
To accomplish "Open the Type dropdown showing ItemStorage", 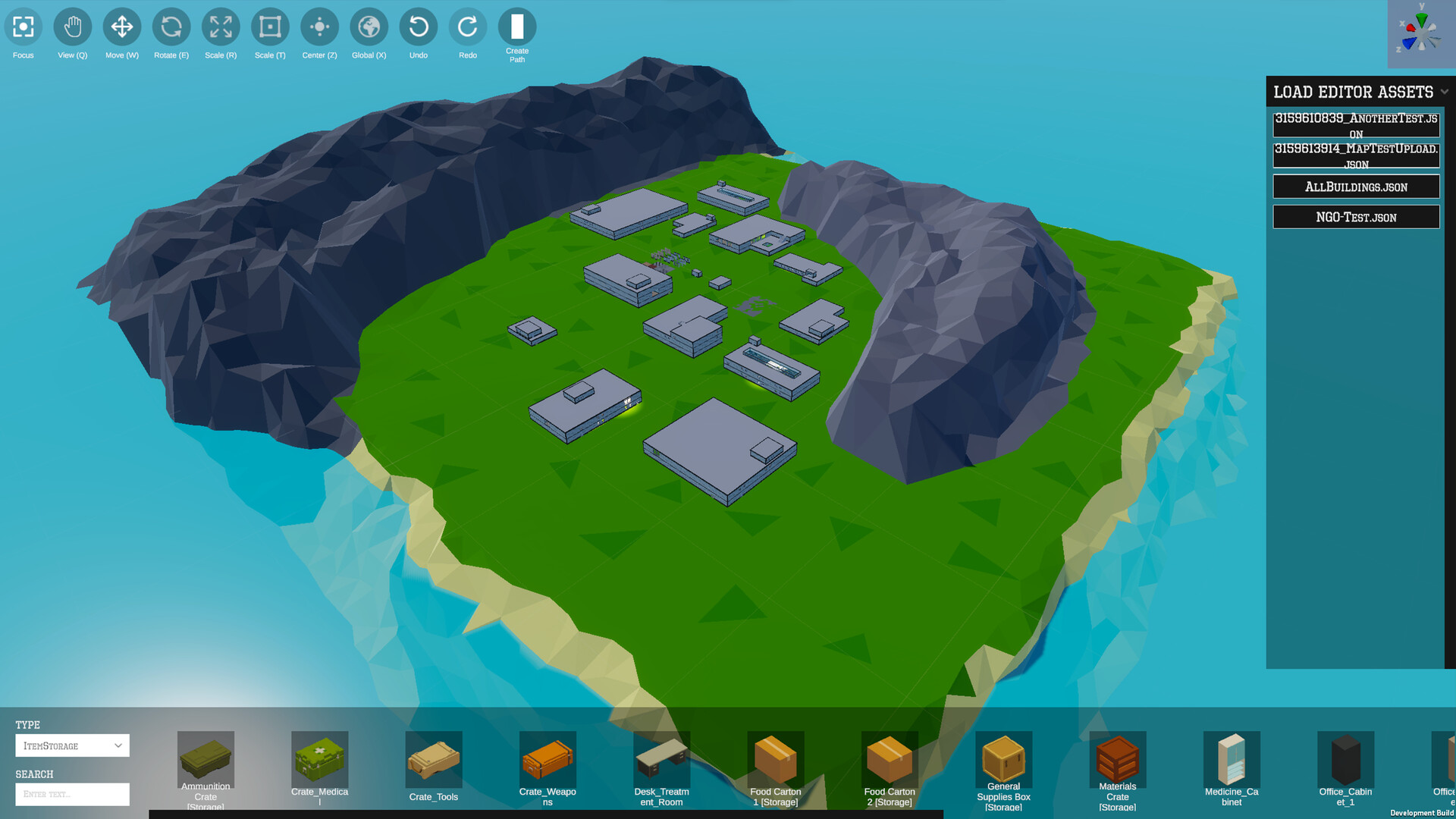I will tap(72, 745).
